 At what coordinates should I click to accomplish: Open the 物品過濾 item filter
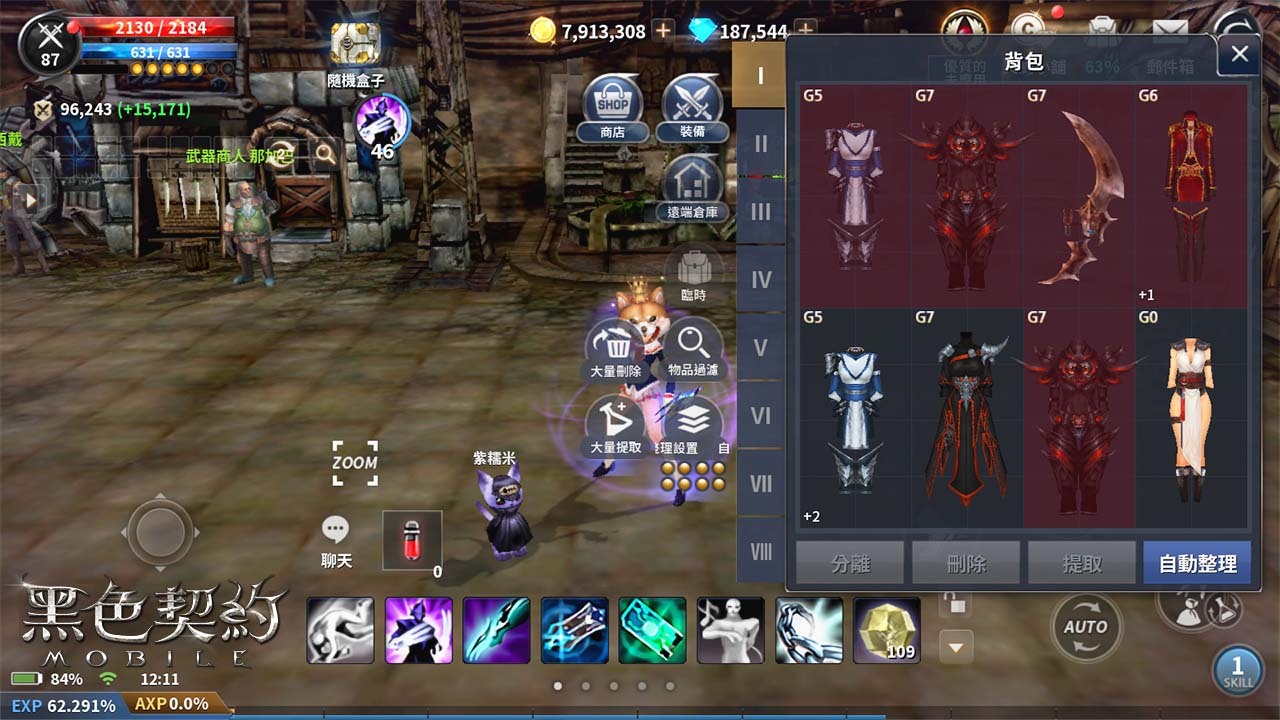(692, 347)
